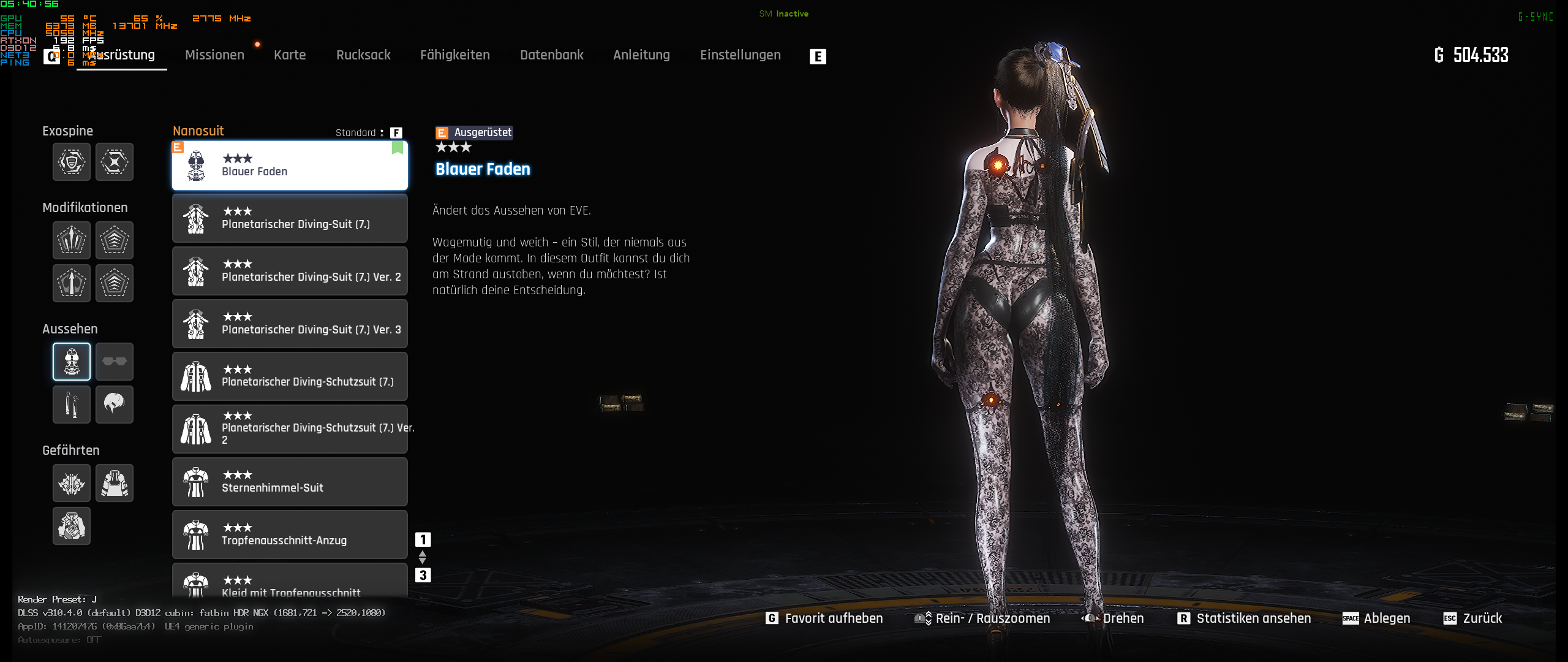Screen dimensions: 1568x662
Task: Unequip the suit with Ablegen
Action: (x=1377, y=618)
